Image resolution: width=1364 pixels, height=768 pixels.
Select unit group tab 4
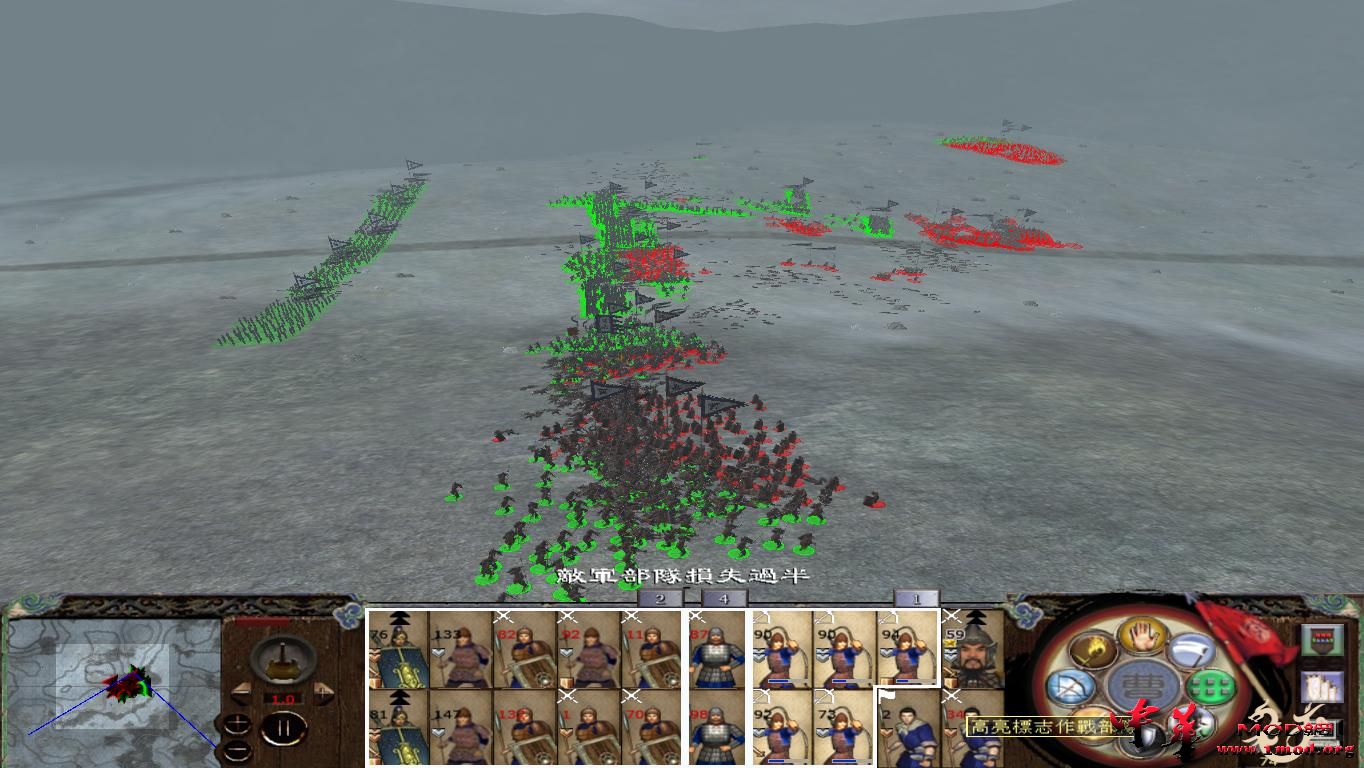[724, 597]
